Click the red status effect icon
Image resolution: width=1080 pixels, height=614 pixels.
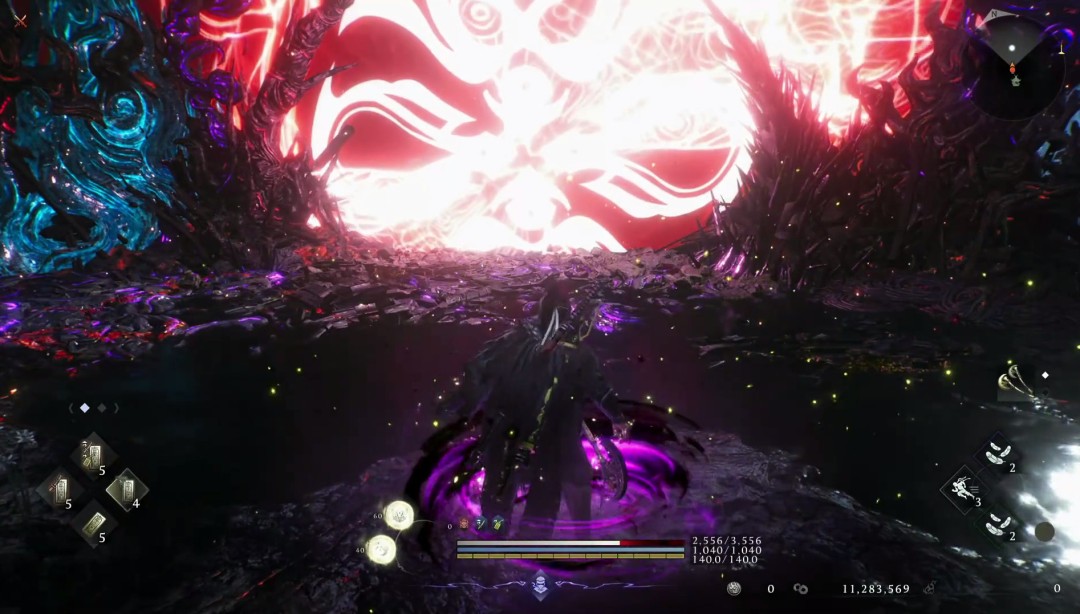click(x=463, y=523)
